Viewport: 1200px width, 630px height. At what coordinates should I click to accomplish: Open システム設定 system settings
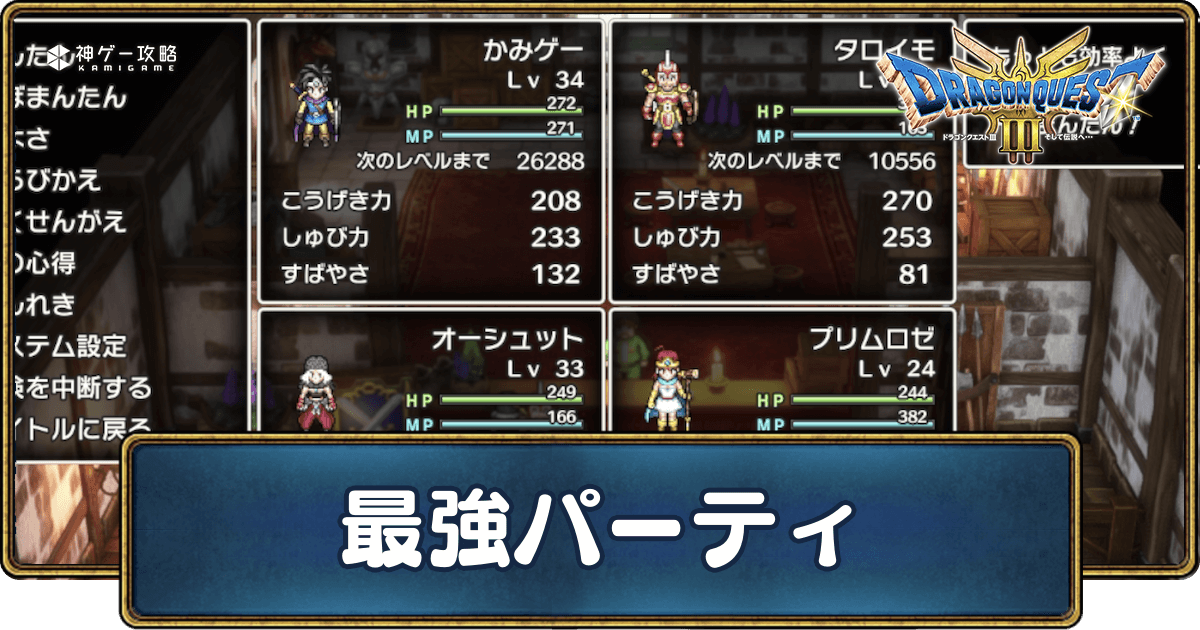pos(70,346)
